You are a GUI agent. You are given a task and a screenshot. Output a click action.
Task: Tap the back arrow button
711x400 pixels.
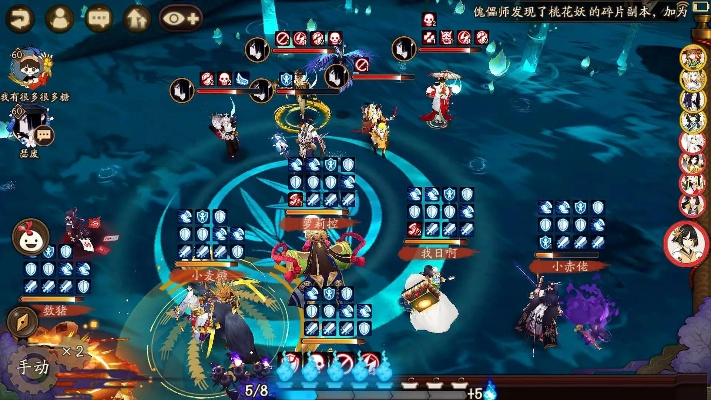click(20, 17)
